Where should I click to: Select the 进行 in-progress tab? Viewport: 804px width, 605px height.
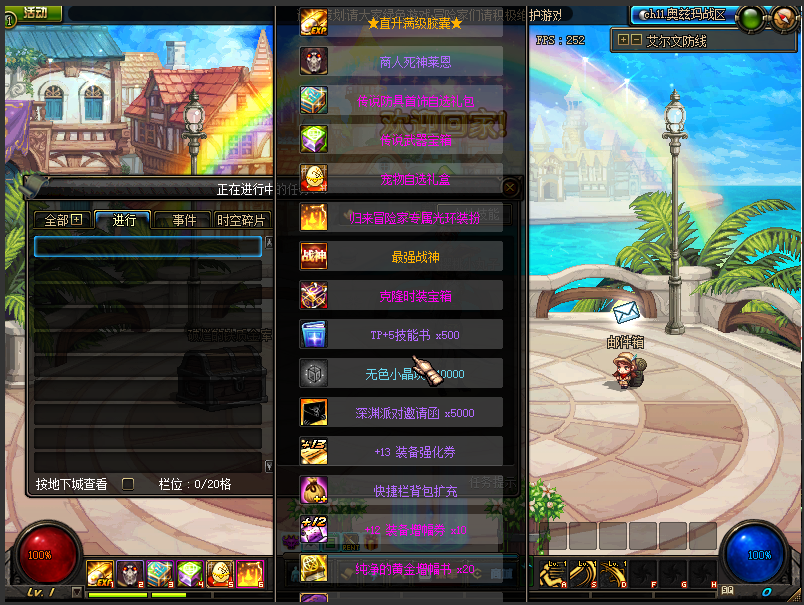[x=124, y=220]
